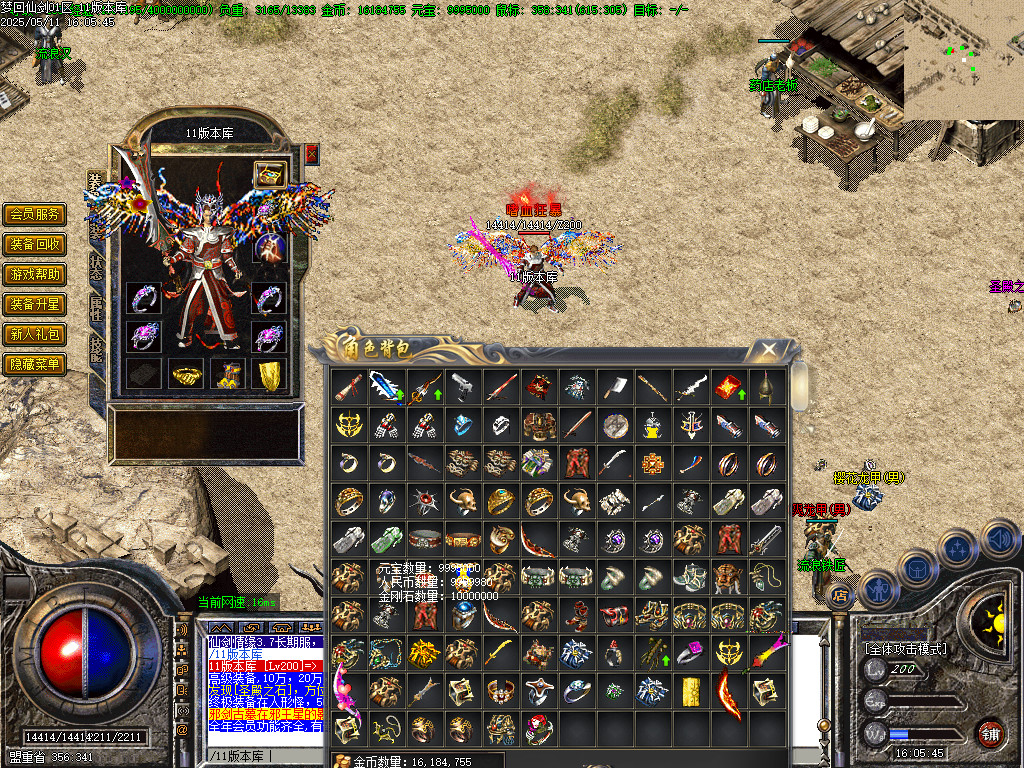1024x768 pixels.
Task: Open the character button with warrior figure
Action: pyautogui.click(x=878, y=590)
